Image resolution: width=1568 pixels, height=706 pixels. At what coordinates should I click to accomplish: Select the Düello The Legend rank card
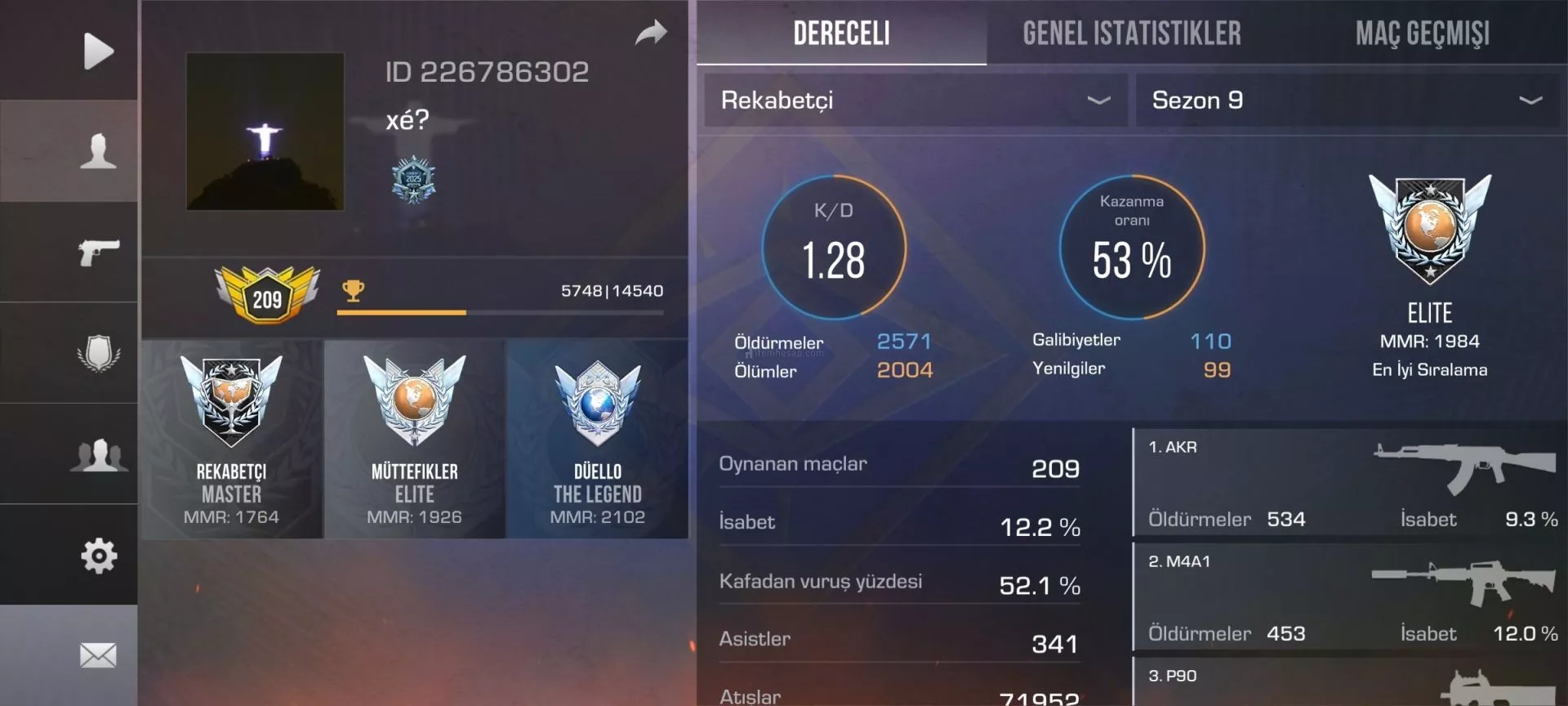tap(597, 440)
